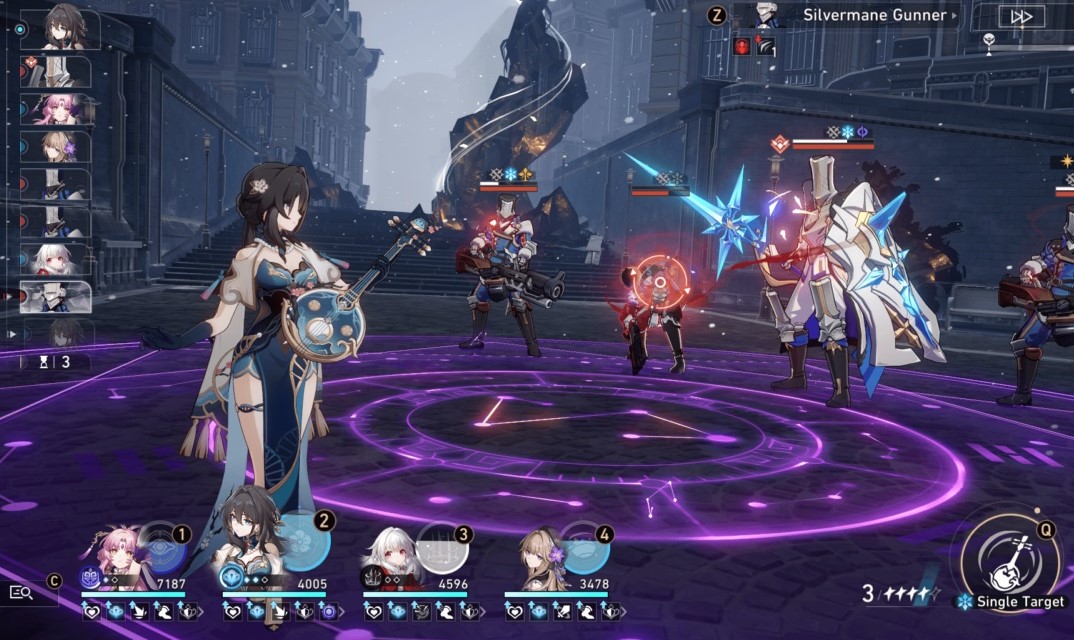Activate the third character's swords ultimate icon

(443, 548)
